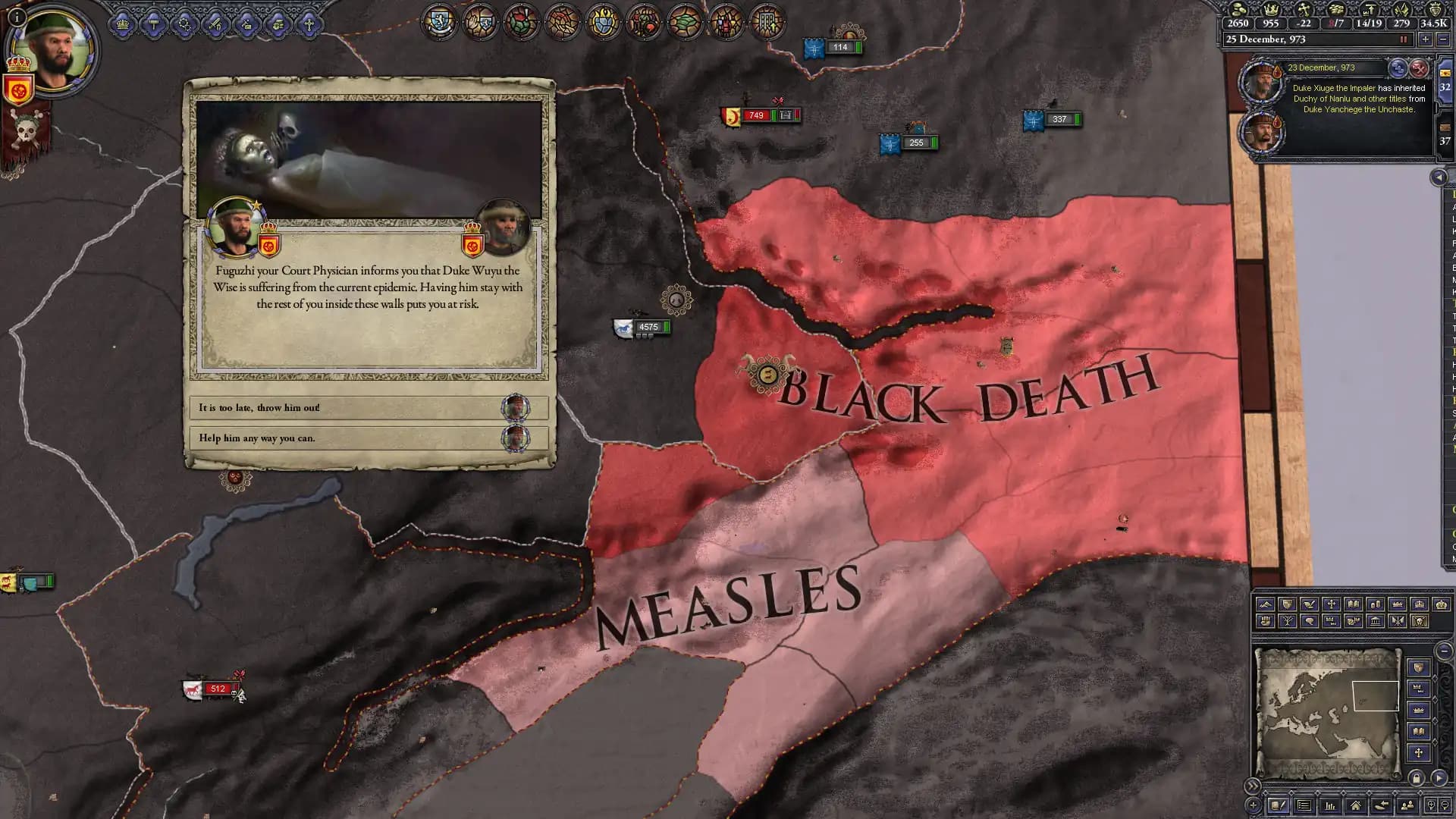Image resolution: width=1456 pixels, height=819 pixels.
Task: Toggle the realms map mode shield
Action: 1288,604
